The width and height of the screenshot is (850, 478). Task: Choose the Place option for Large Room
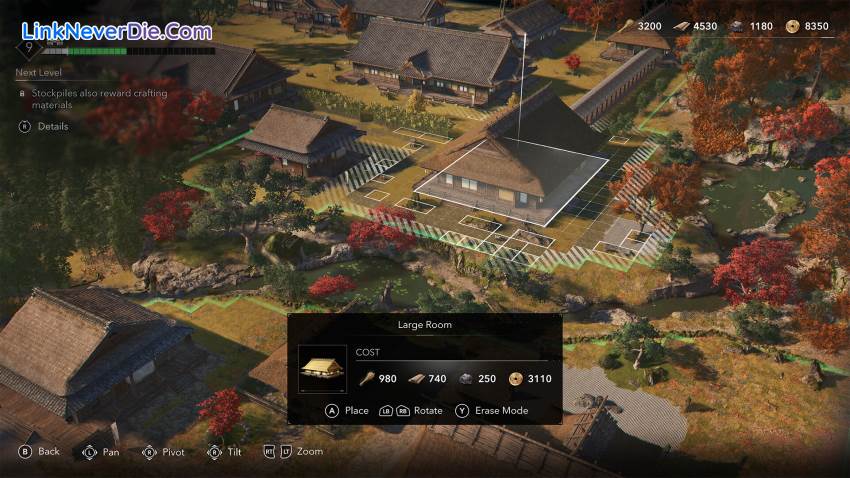pos(347,410)
